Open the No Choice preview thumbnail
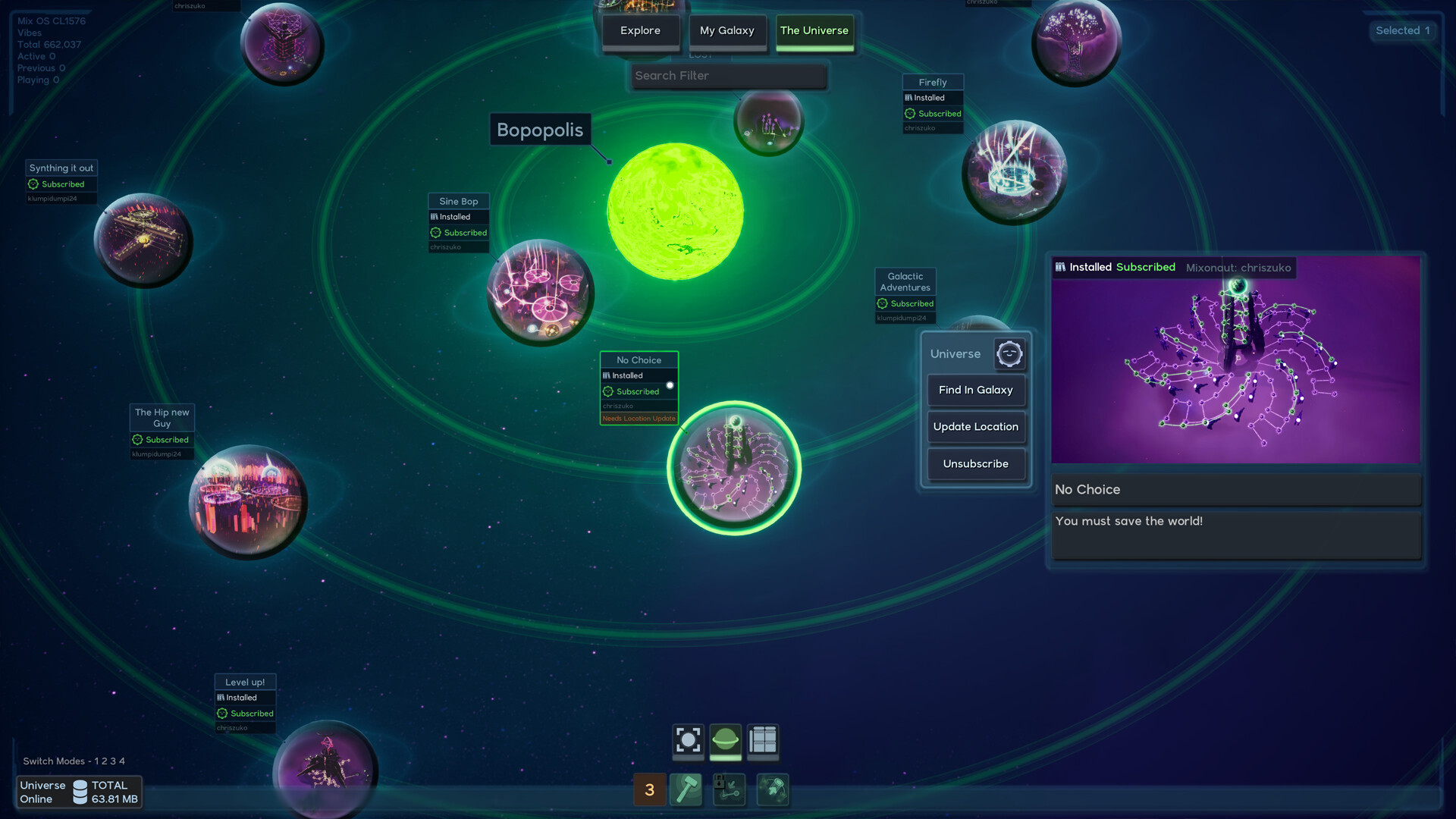 click(x=1235, y=360)
